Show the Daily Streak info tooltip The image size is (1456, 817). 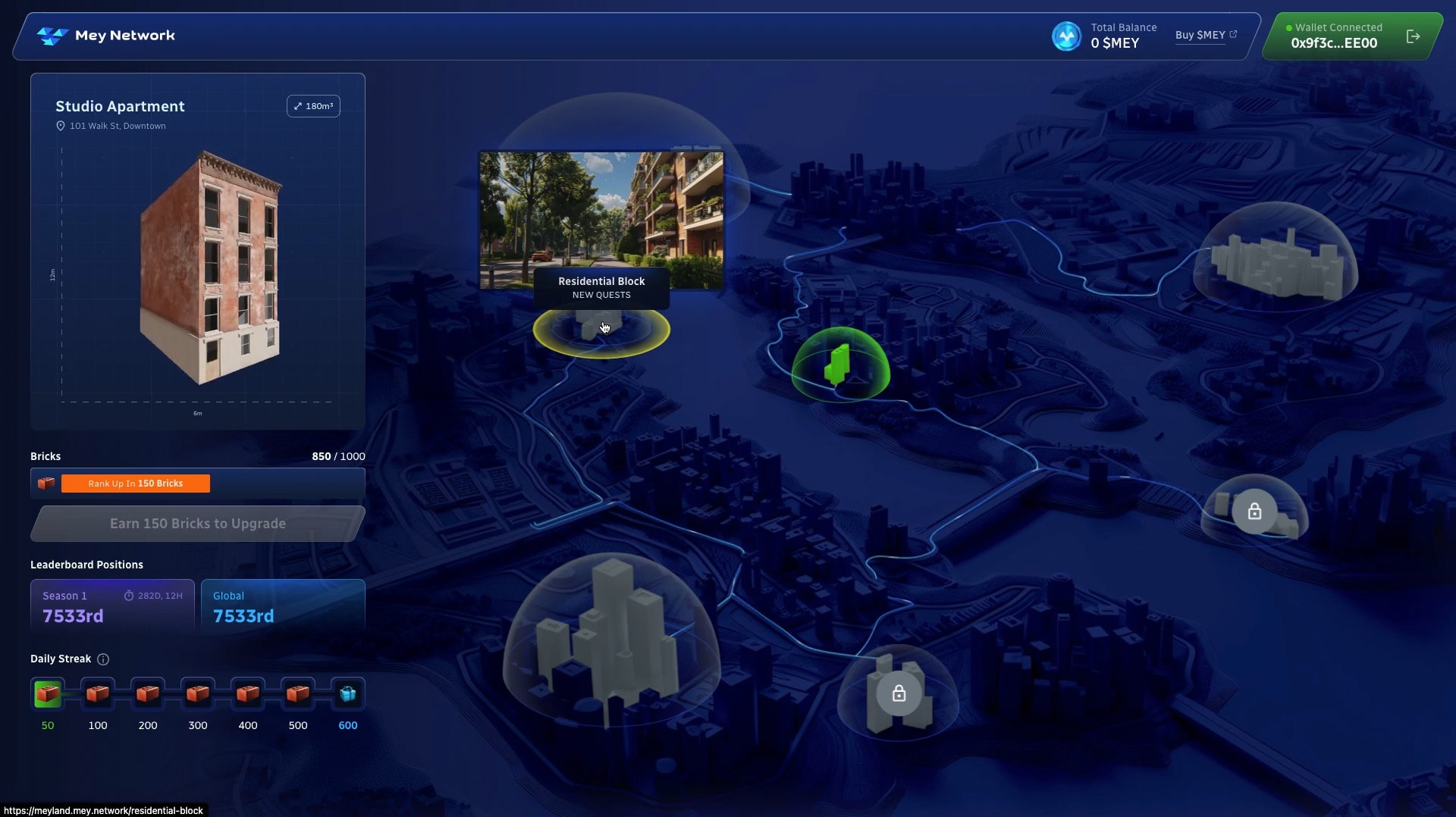pyautogui.click(x=103, y=659)
